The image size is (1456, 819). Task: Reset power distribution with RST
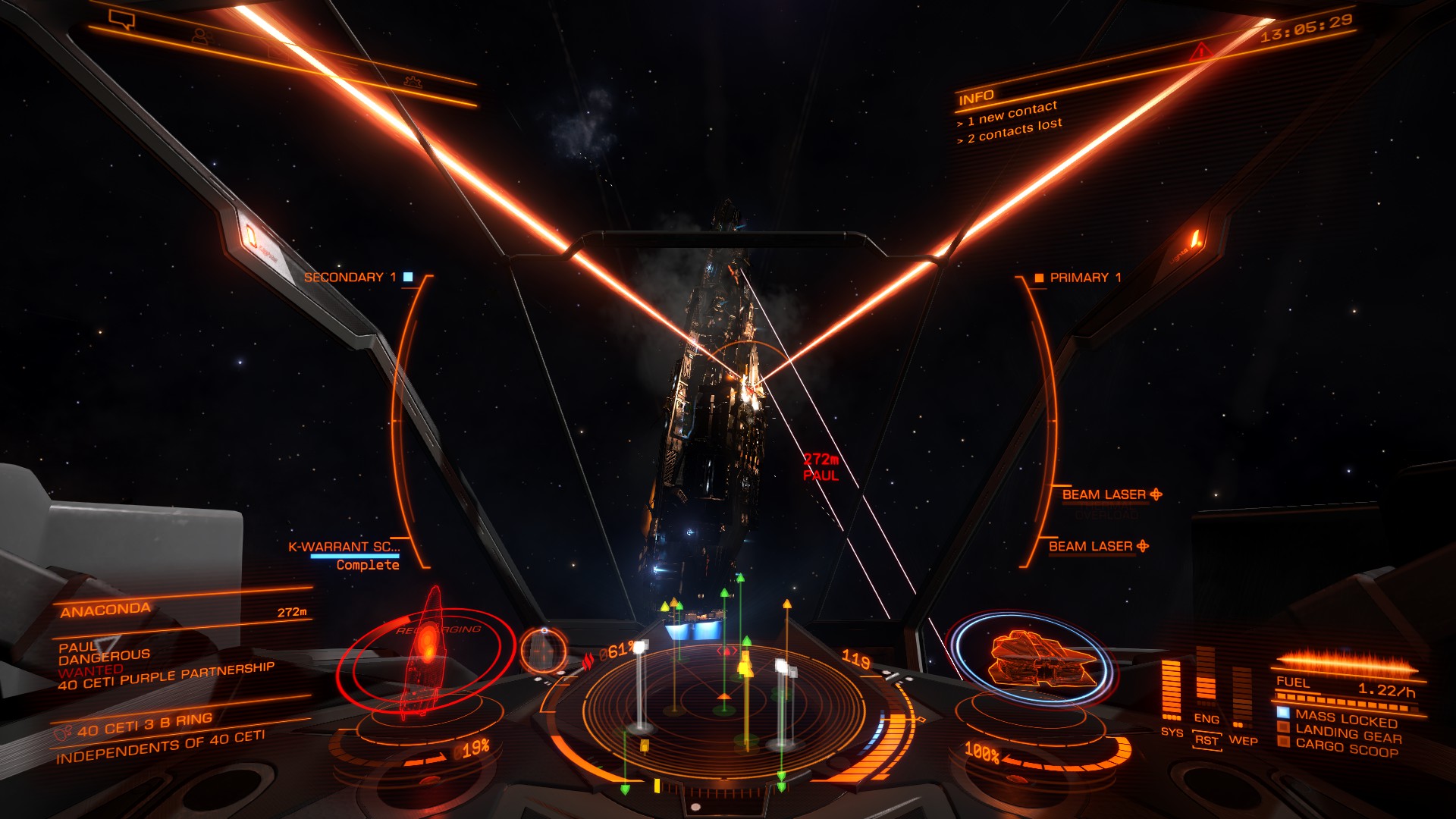click(1206, 740)
